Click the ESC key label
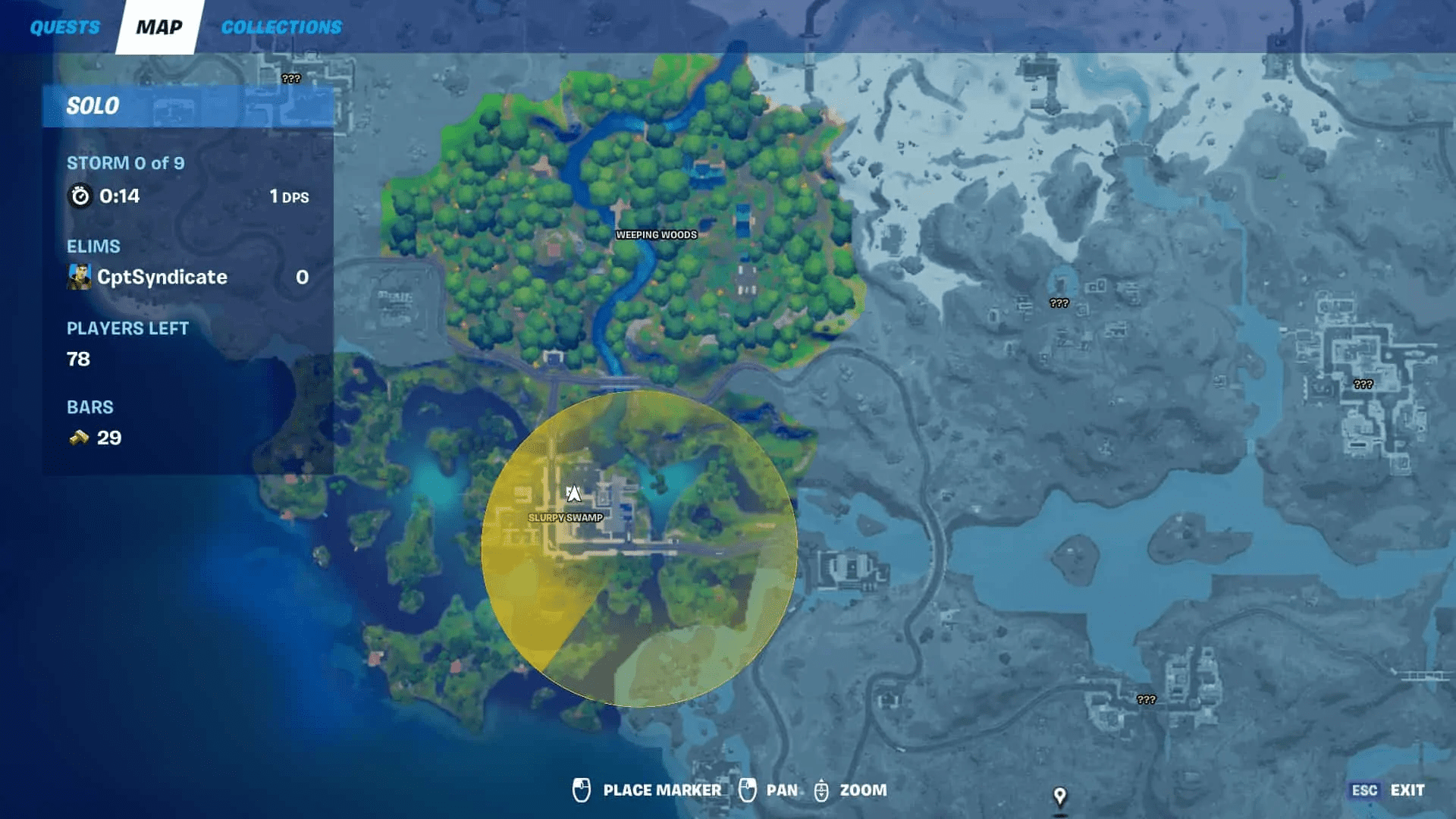 point(1365,790)
